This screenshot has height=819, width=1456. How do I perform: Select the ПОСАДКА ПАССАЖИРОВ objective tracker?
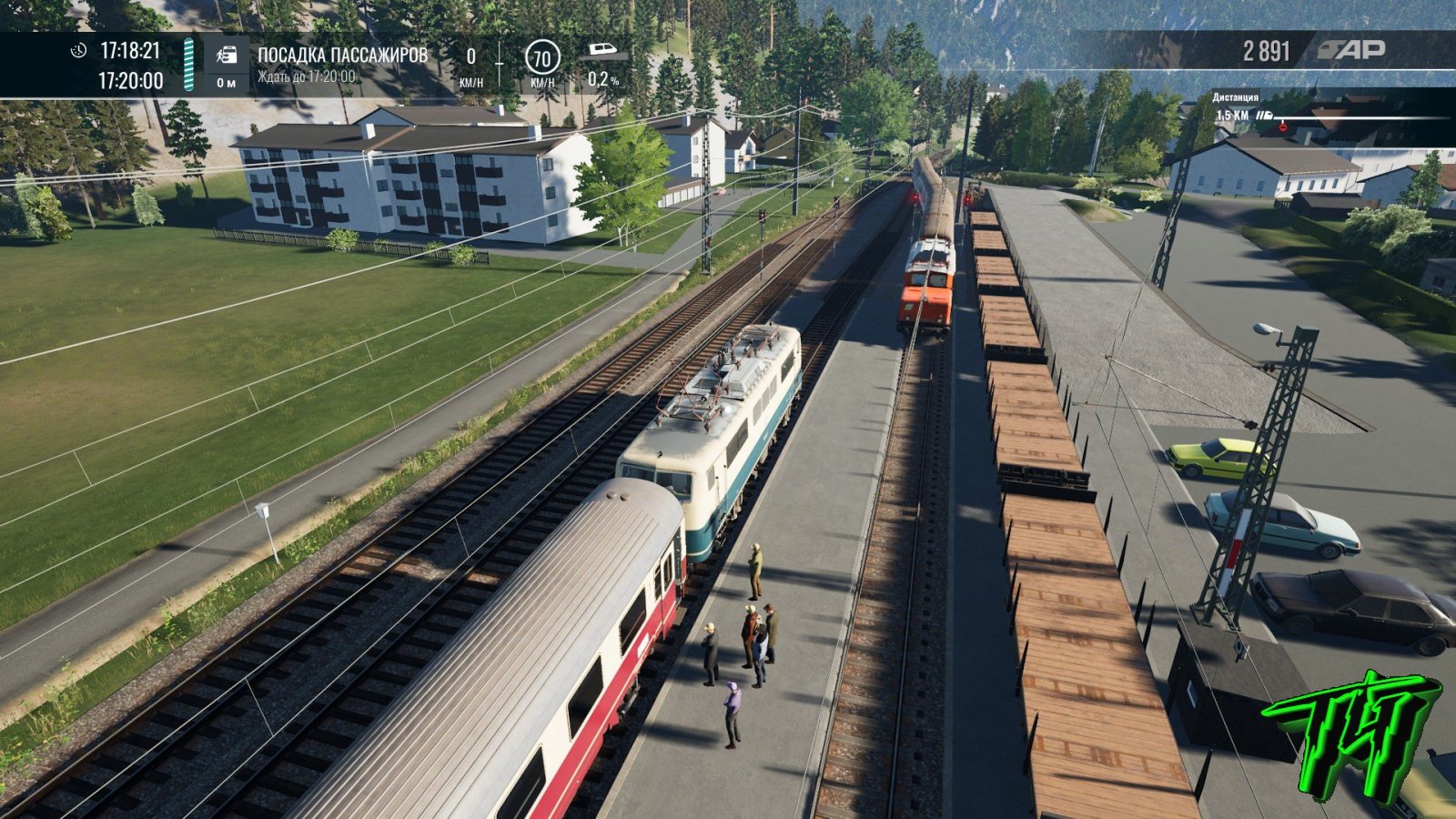[341, 56]
